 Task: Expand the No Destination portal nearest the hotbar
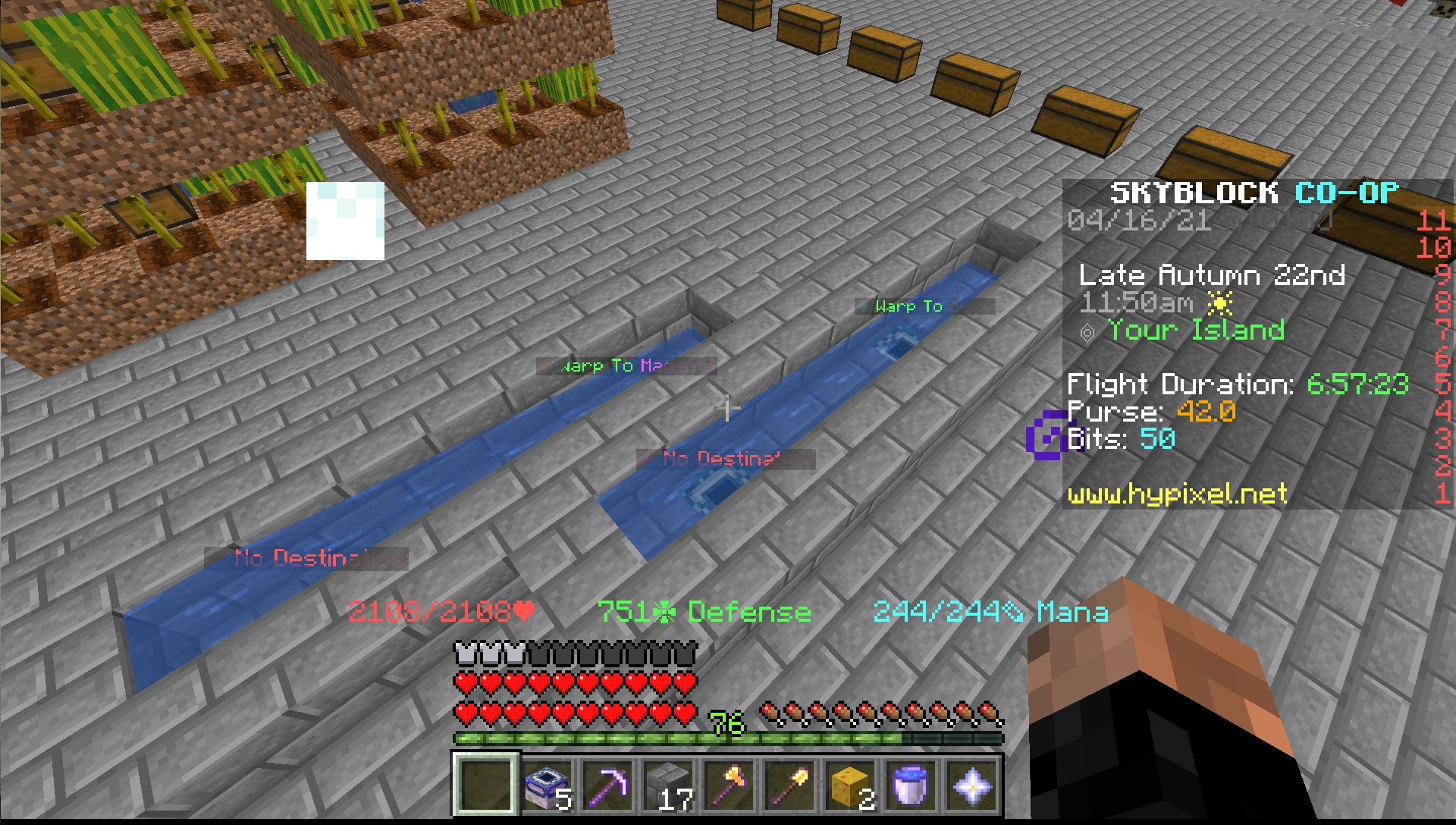click(x=728, y=459)
